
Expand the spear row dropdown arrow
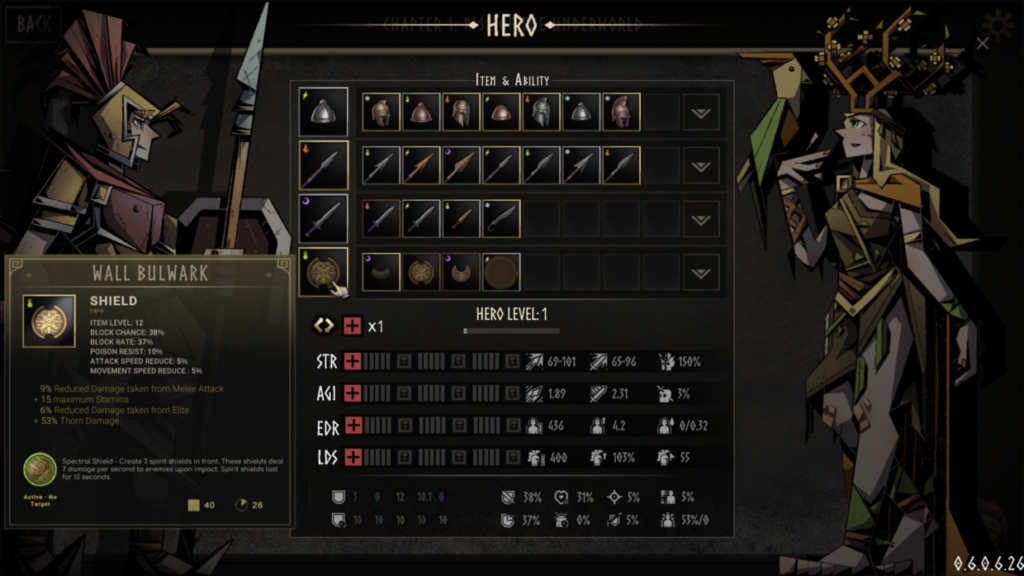tap(701, 165)
